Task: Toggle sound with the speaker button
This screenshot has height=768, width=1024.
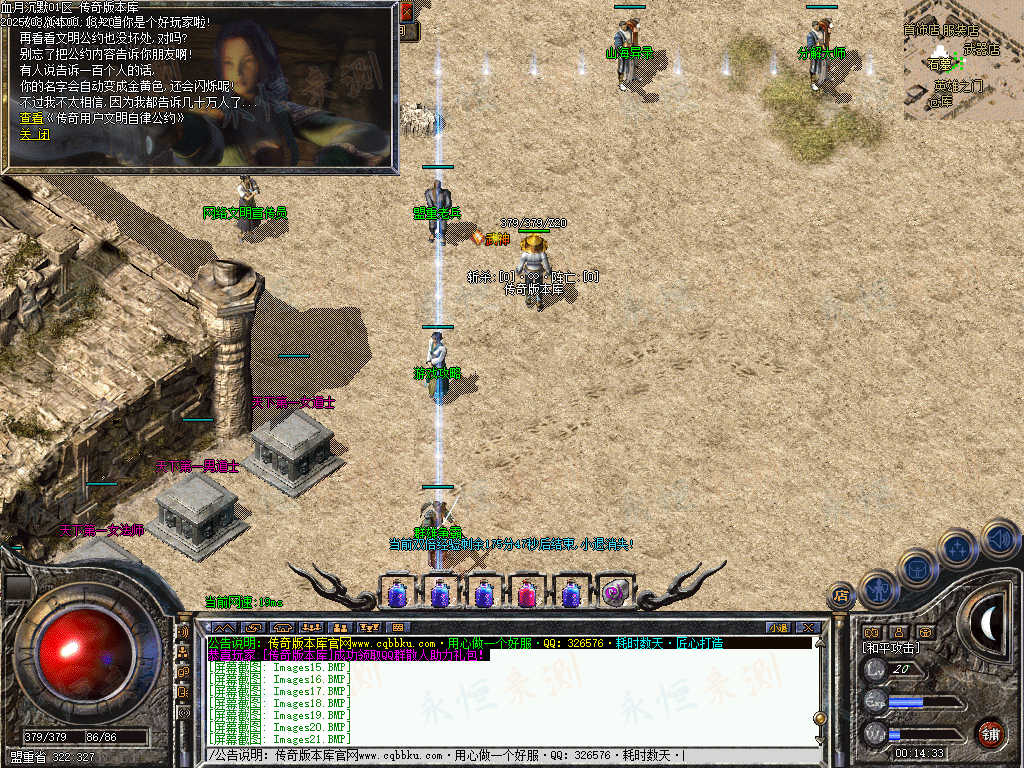Action: coord(998,538)
